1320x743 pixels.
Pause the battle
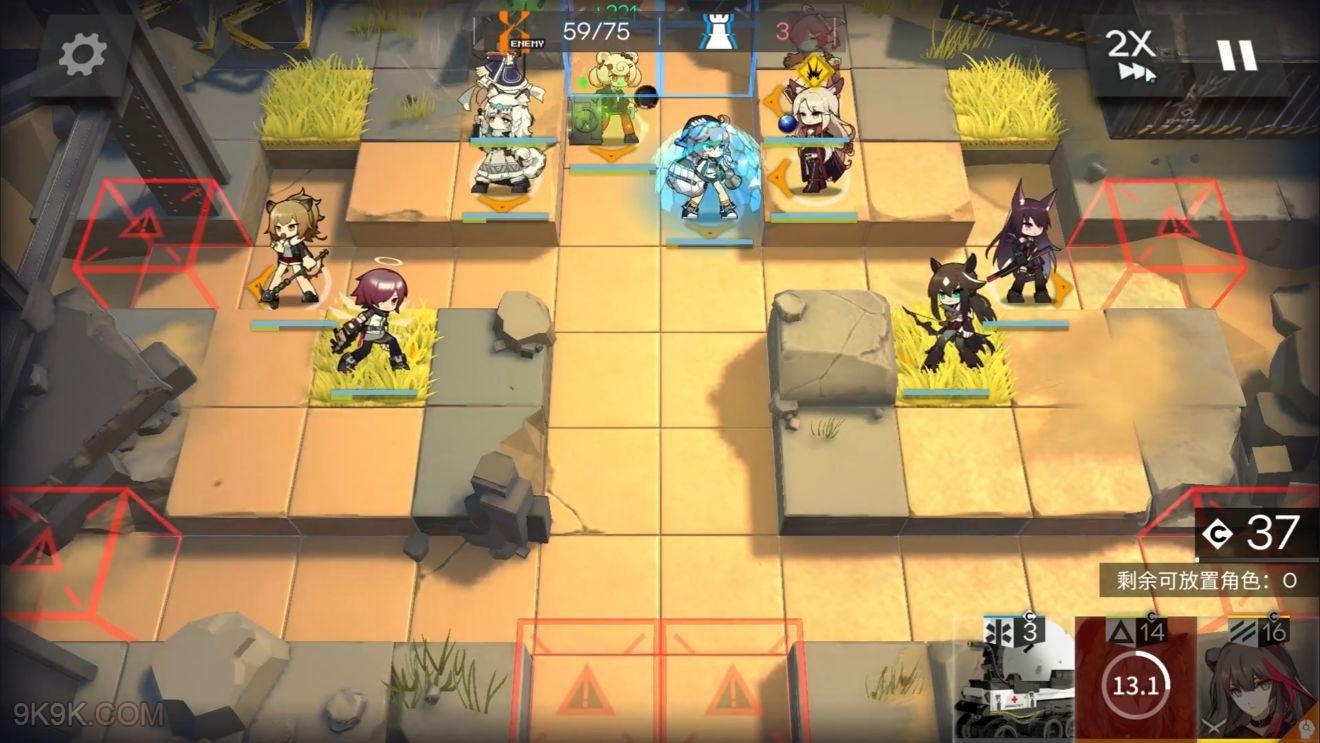1237,55
